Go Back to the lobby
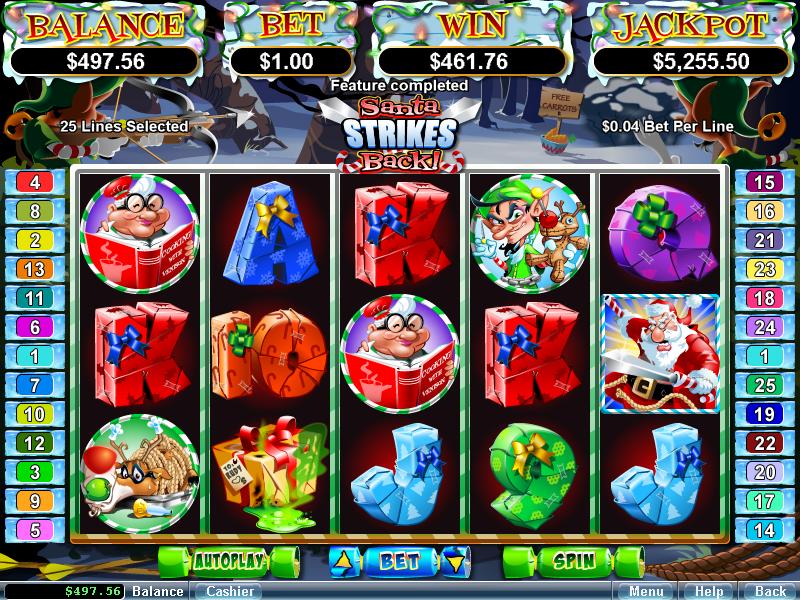Viewport: 800px width, 600px height. (770, 591)
